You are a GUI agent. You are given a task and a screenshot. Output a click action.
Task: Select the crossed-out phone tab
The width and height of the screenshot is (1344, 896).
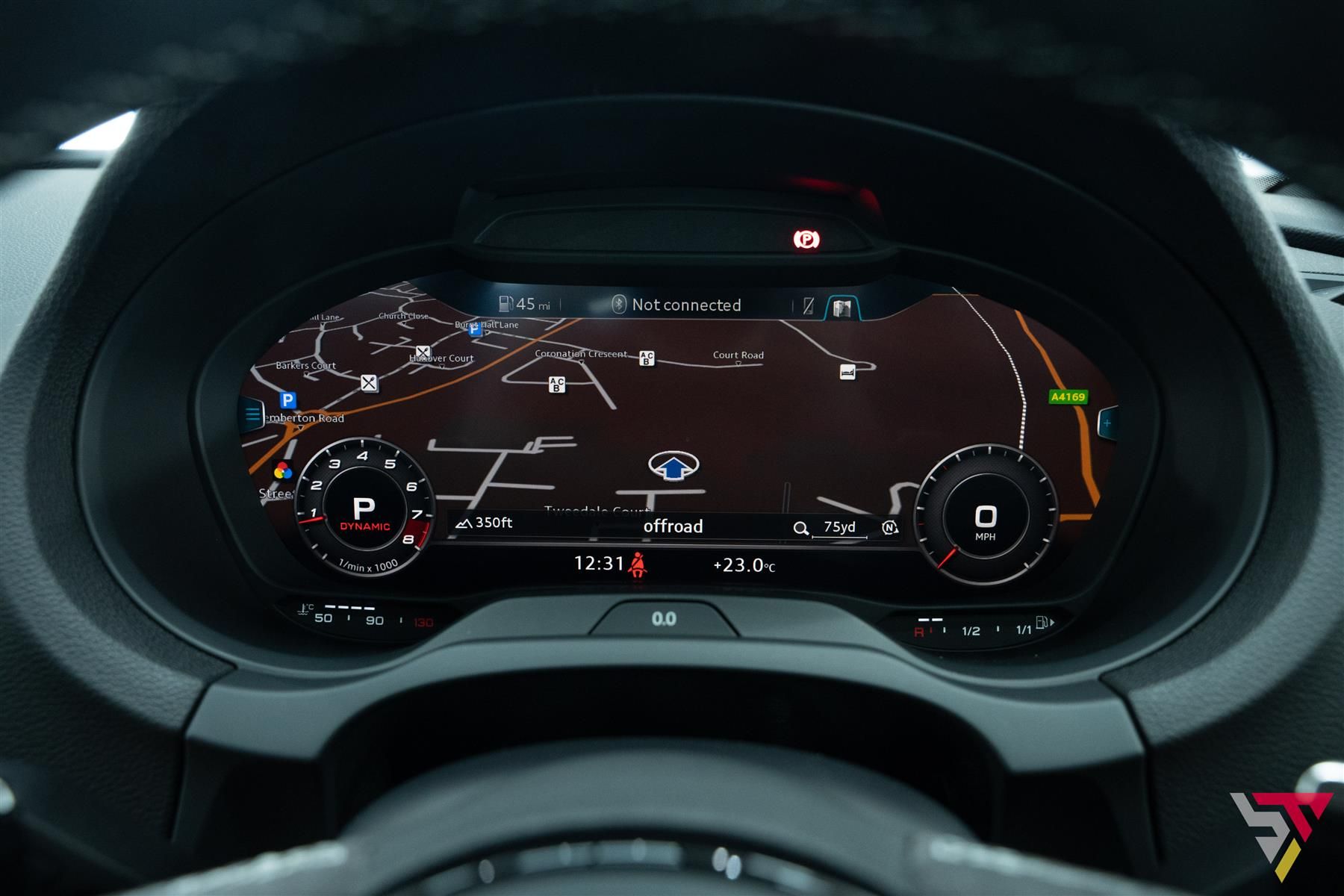[x=808, y=305]
